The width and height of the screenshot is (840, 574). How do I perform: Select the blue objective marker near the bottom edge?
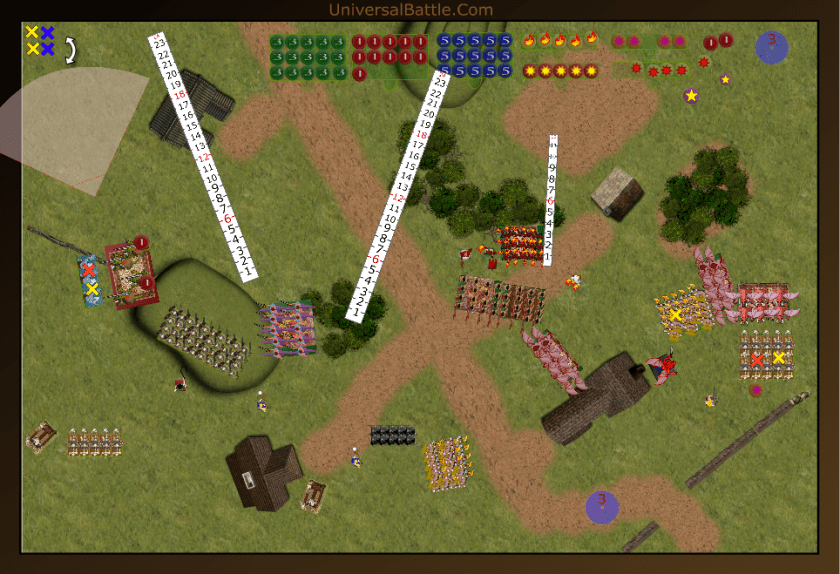602,506
